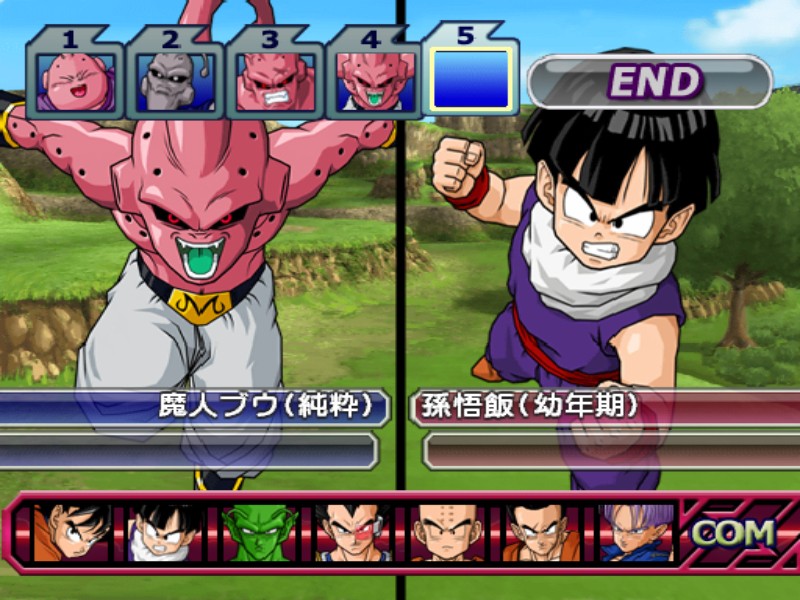
Task: Pick the Yamcha portrait
Action: click(x=541, y=532)
